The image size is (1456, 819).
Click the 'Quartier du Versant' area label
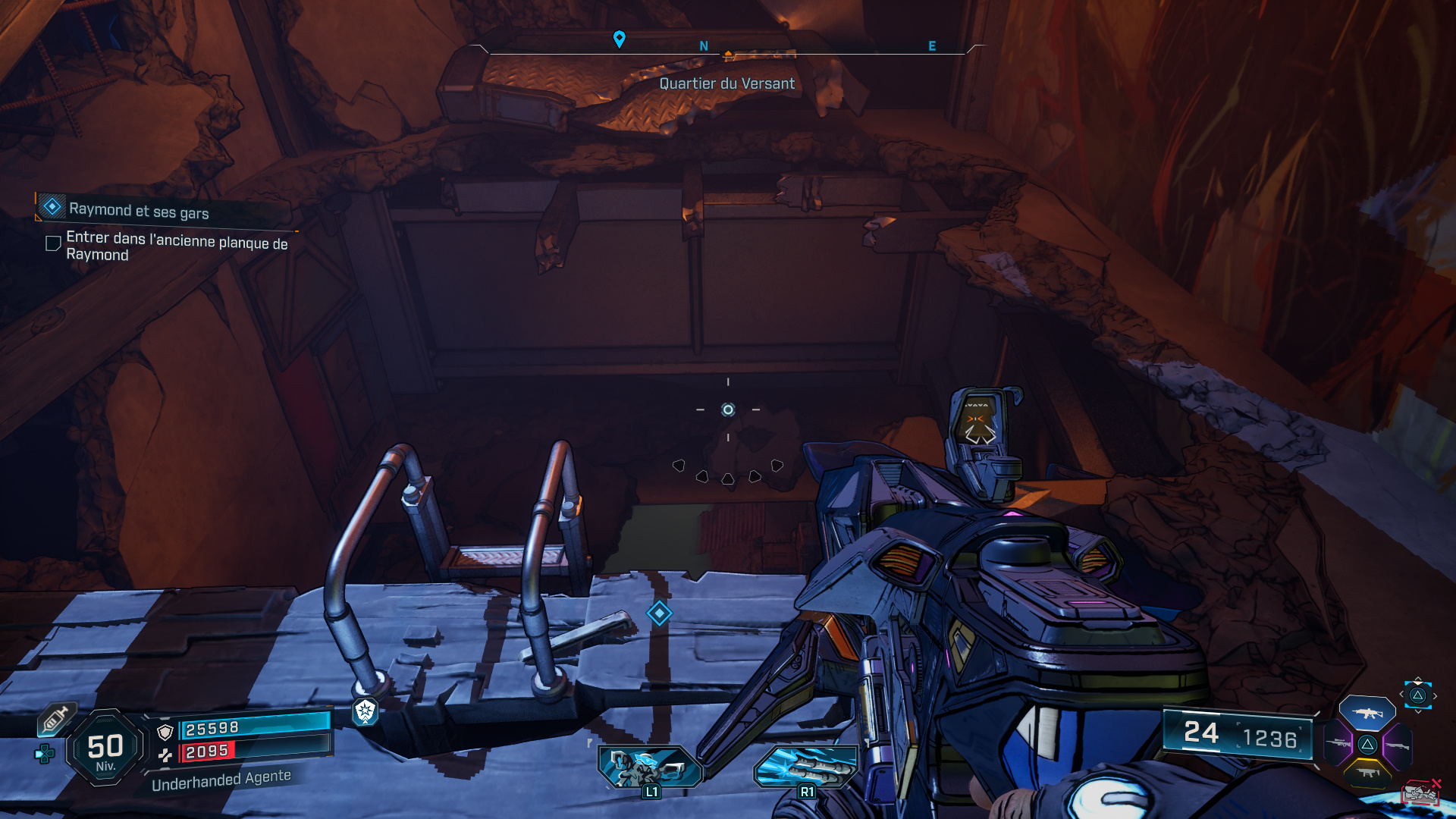[x=726, y=83]
